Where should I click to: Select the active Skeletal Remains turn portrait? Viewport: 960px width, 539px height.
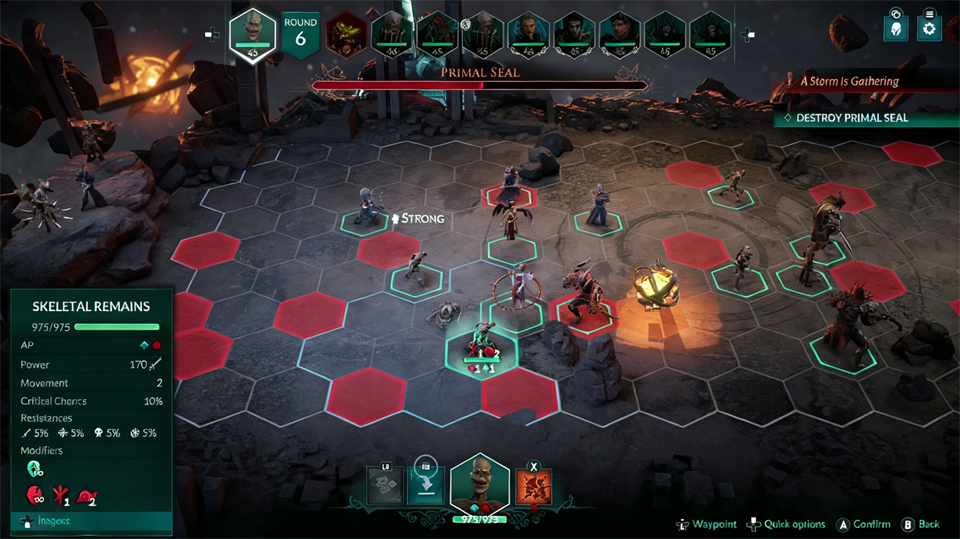(x=253, y=32)
